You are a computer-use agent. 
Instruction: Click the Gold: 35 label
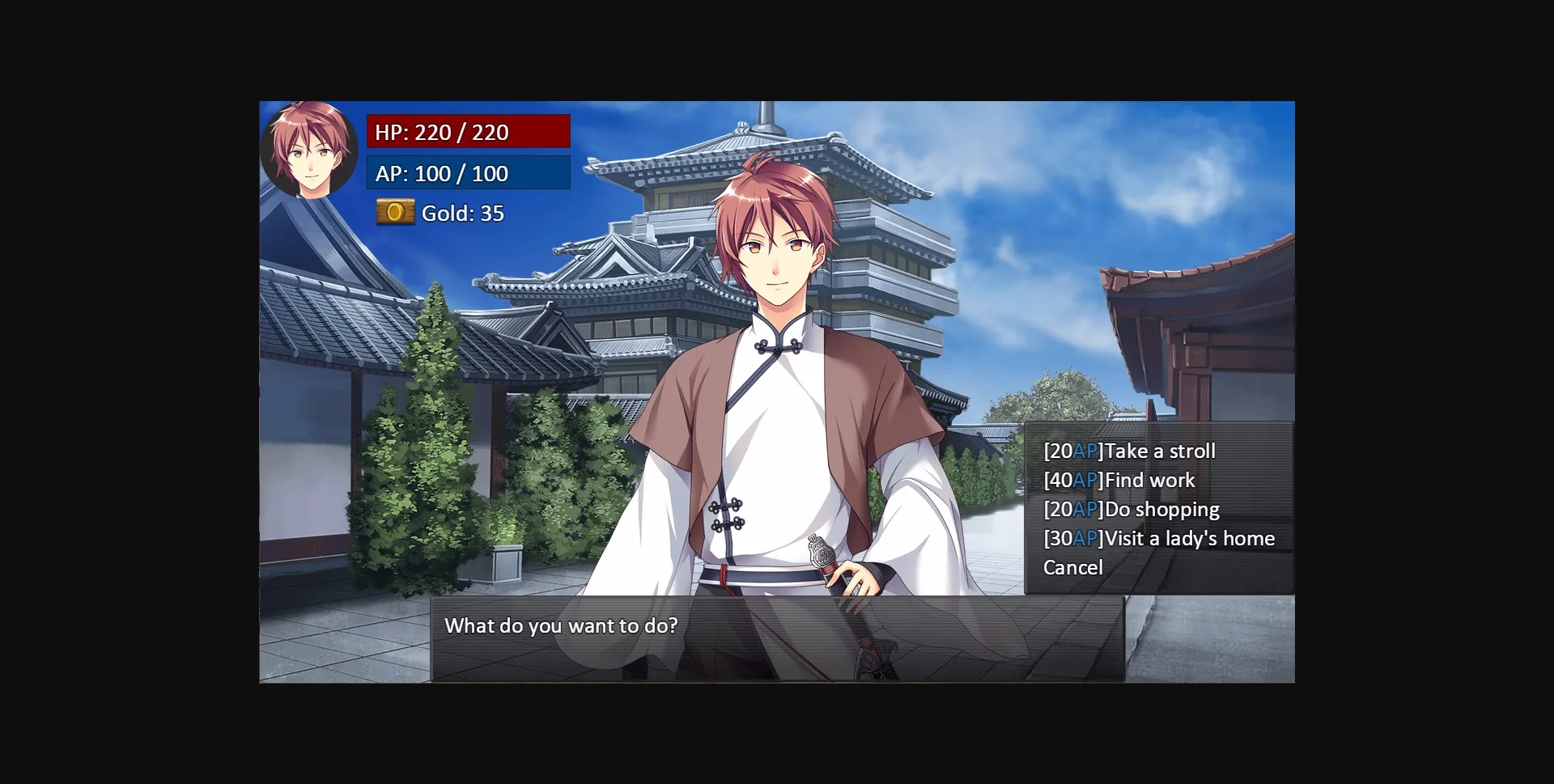point(462,213)
